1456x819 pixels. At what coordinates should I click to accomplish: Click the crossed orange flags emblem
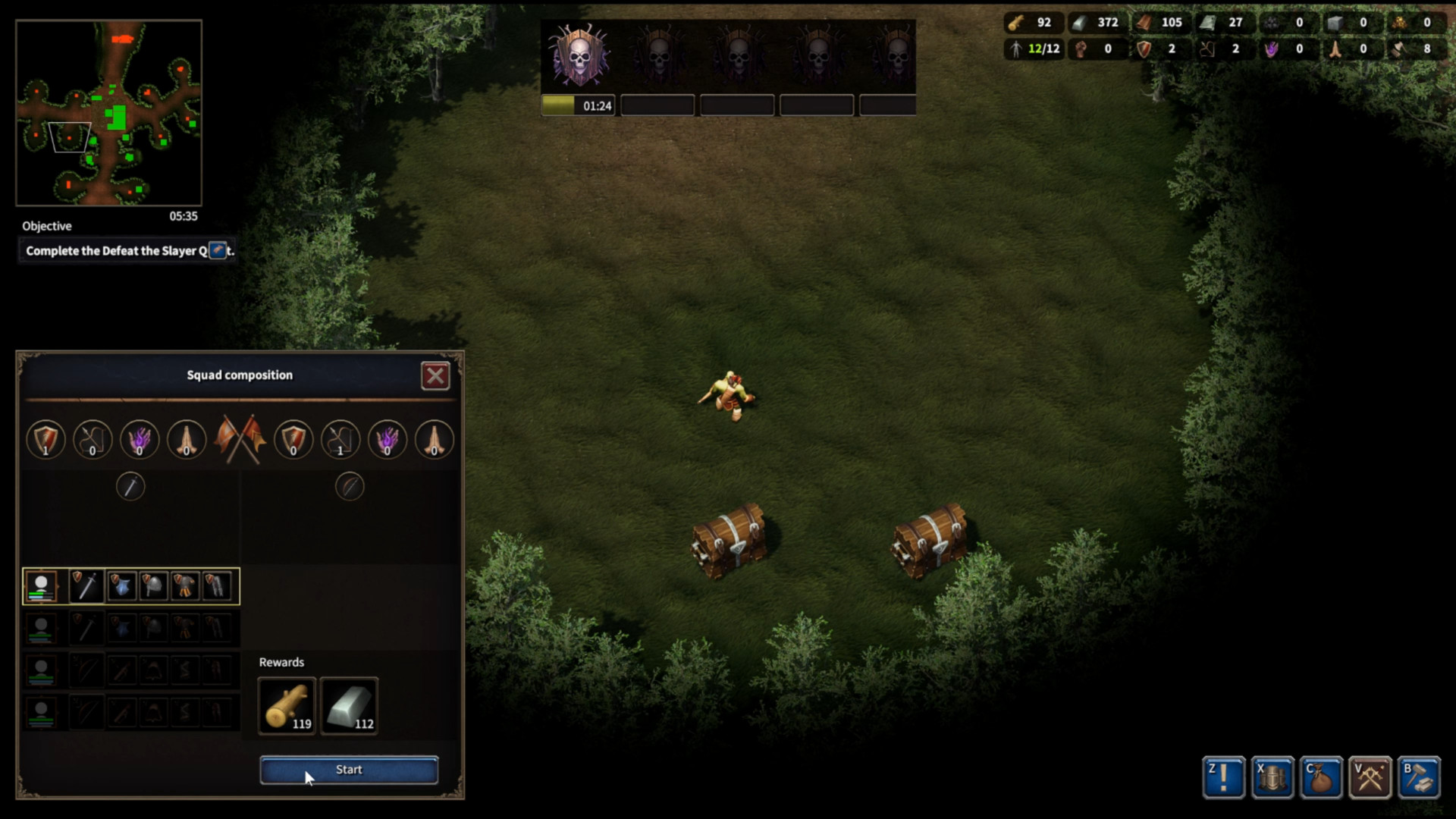[x=240, y=439]
